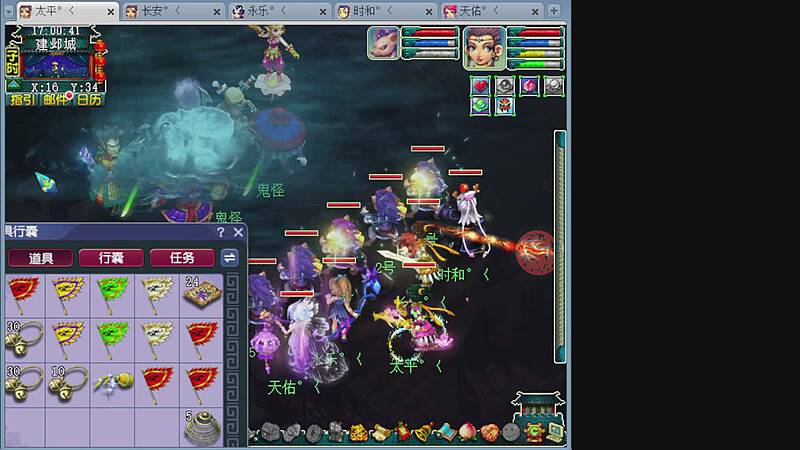Viewport: 800px width, 450px height.
Task: Click the peach icon in bottom bar
Action: tap(467, 433)
